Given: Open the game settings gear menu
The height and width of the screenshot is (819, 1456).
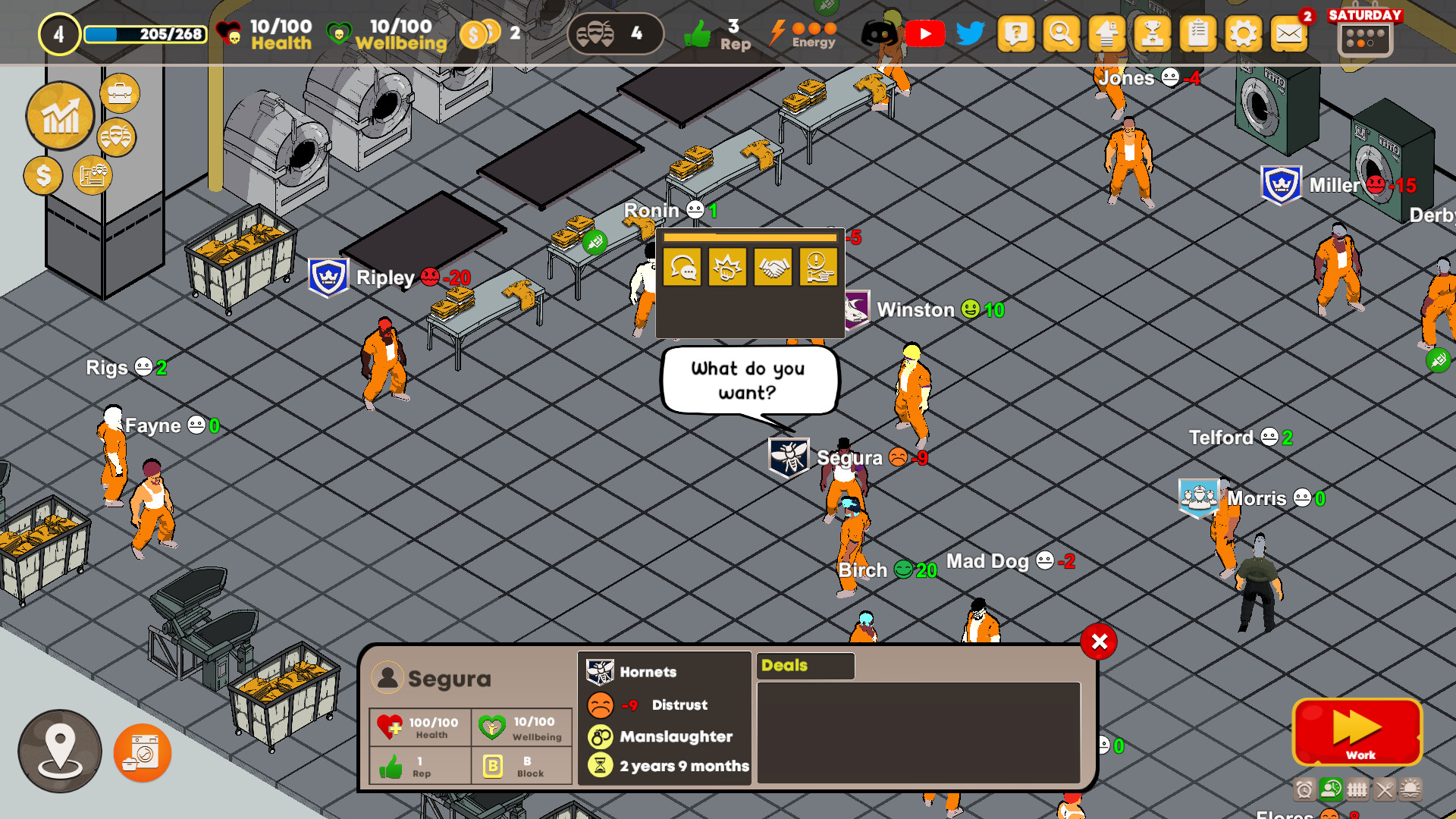Looking at the screenshot, I should [1242, 34].
